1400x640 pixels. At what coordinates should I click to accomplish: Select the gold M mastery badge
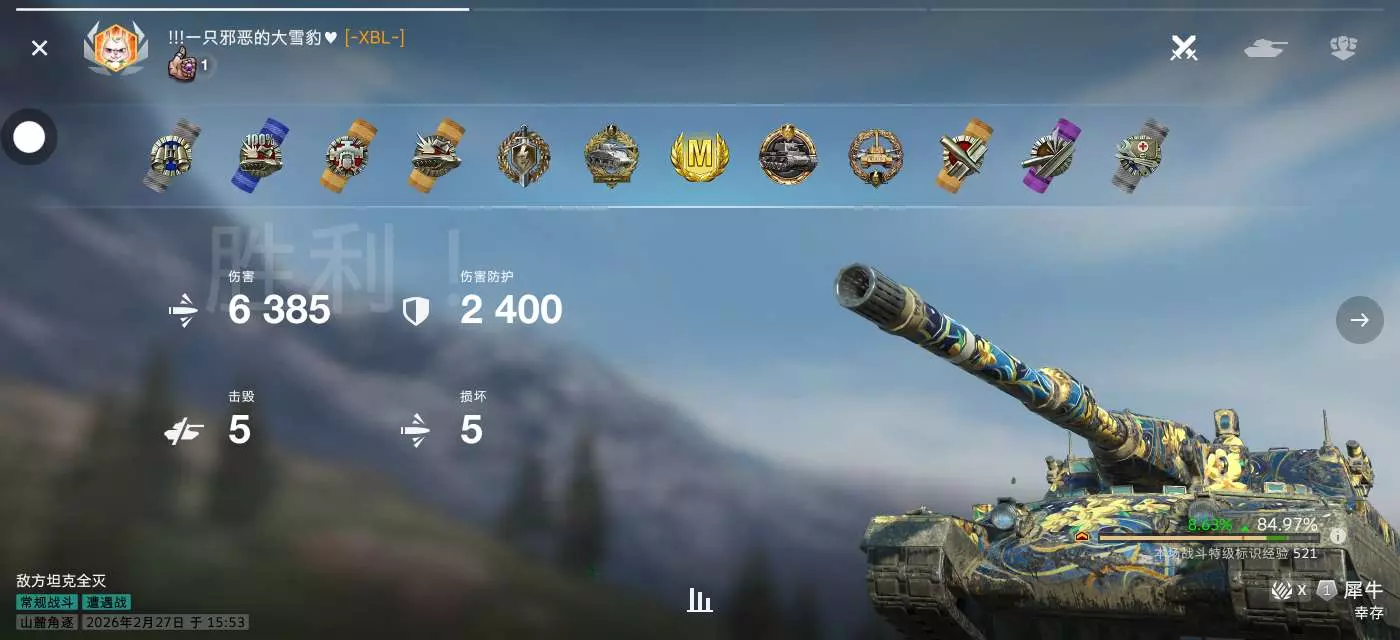click(699, 156)
